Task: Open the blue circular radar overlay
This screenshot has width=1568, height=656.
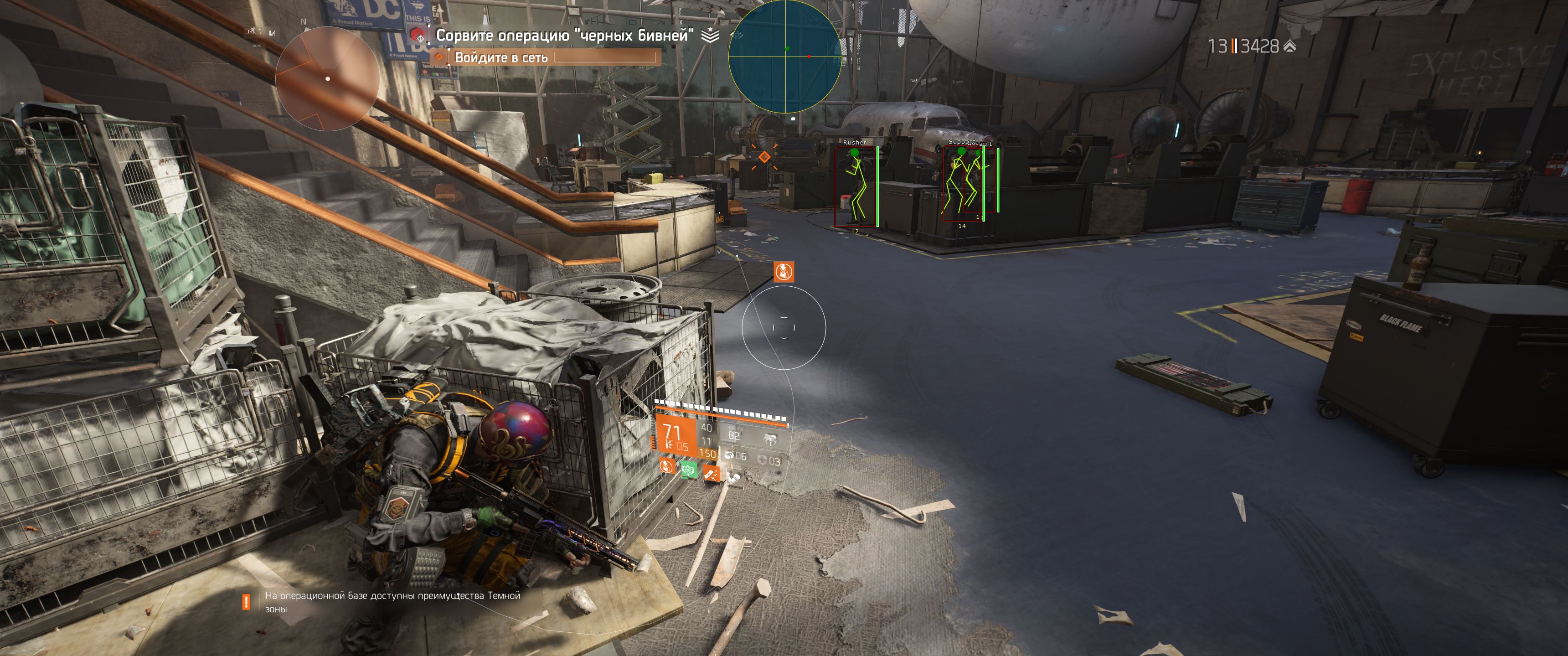Action: (x=785, y=56)
